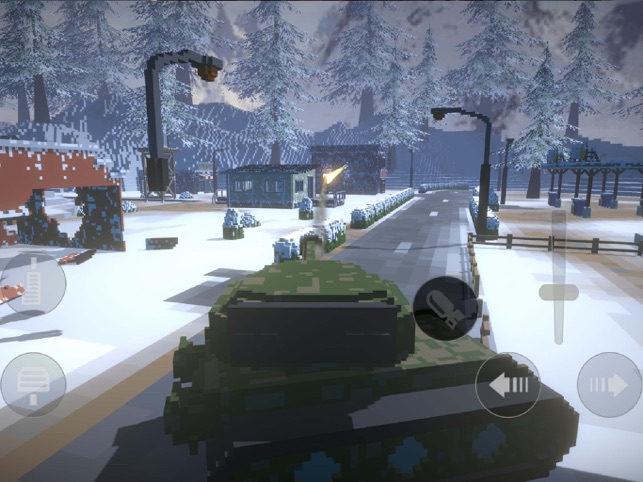The width and height of the screenshot is (643, 482).
Task: Tap the lower brake pedal button
Action: pos(33,384)
